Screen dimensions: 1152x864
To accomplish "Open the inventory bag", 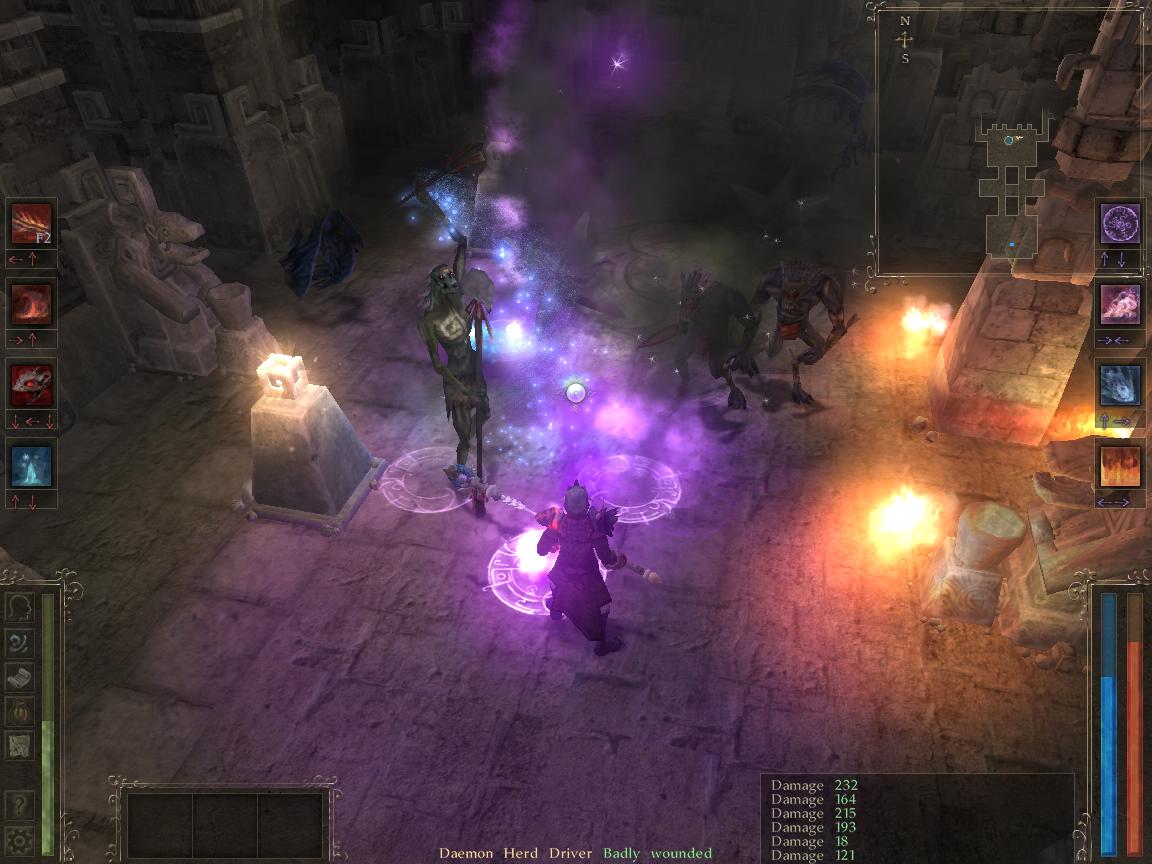I will pos(19,710).
